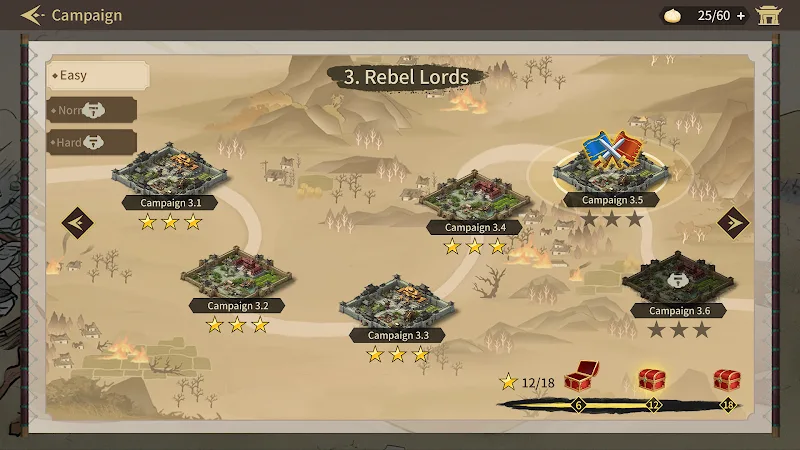Image resolution: width=800 pixels, height=450 pixels.
Task: Select the Easy difficulty tab
Action: click(x=97, y=75)
